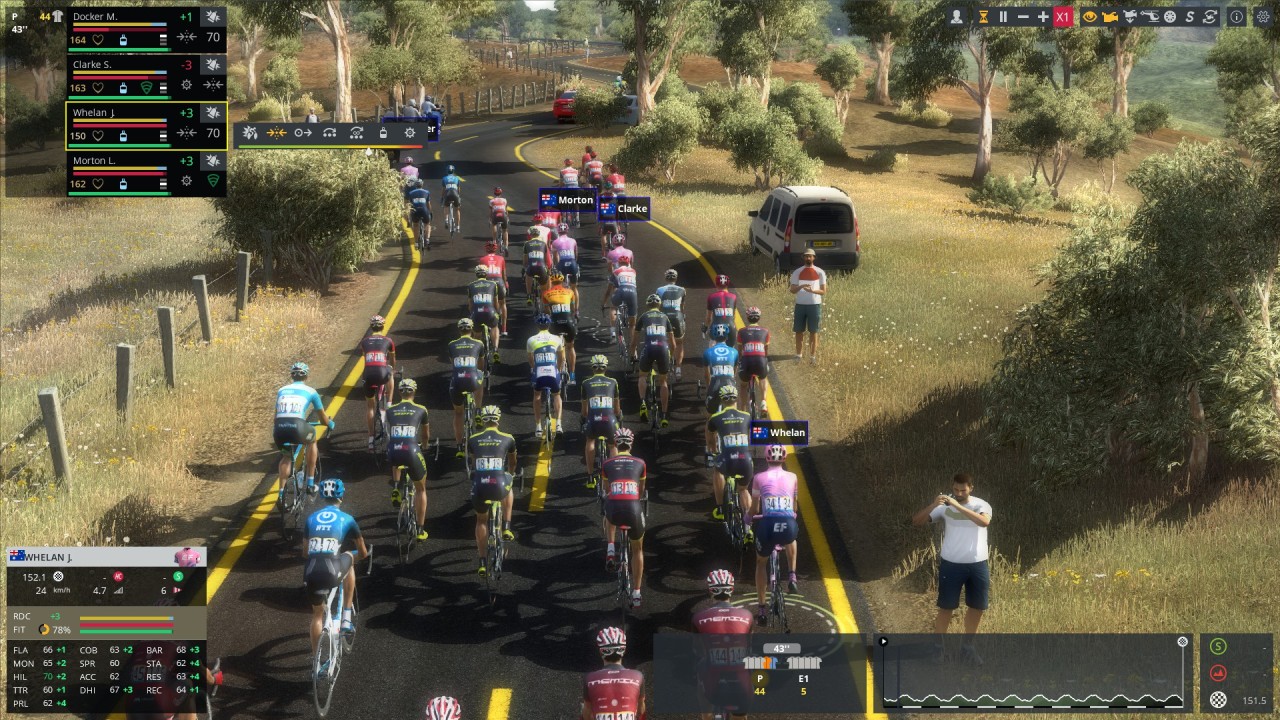Click Whelan's name tag above rider

(x=779, y=433)
